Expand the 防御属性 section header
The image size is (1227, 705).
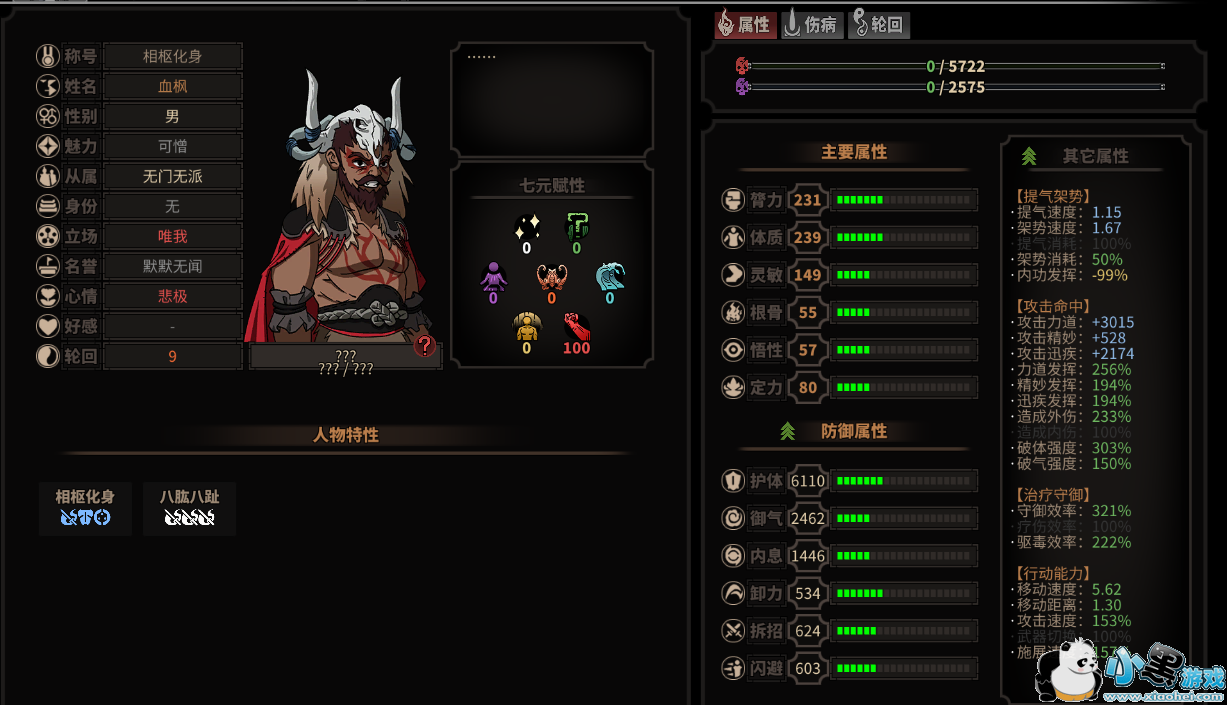pyautogui.click(x=853, y=431)
